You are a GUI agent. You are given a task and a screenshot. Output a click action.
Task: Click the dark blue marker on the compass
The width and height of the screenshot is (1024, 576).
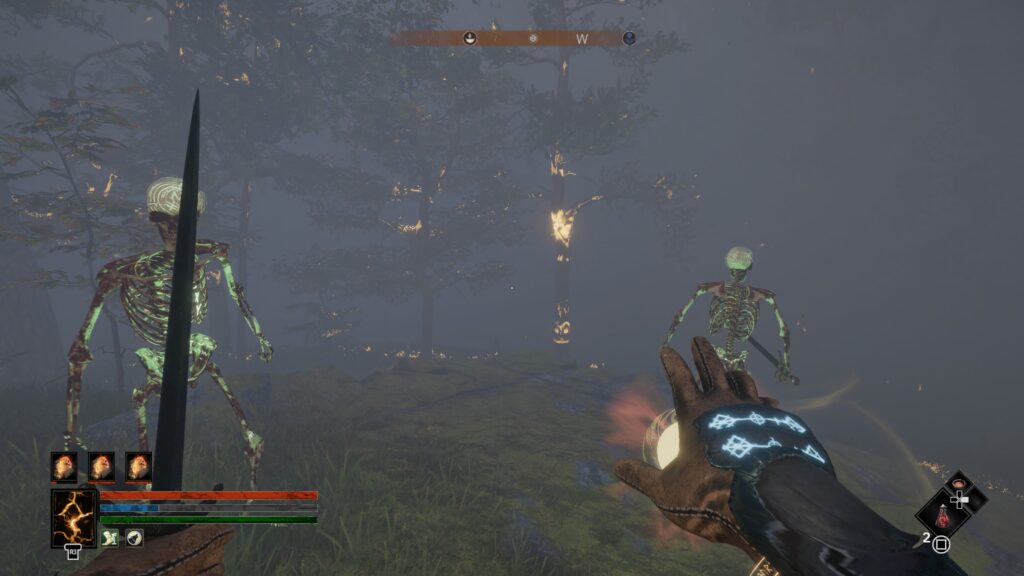pyautogui.click(x=629, y=38)
